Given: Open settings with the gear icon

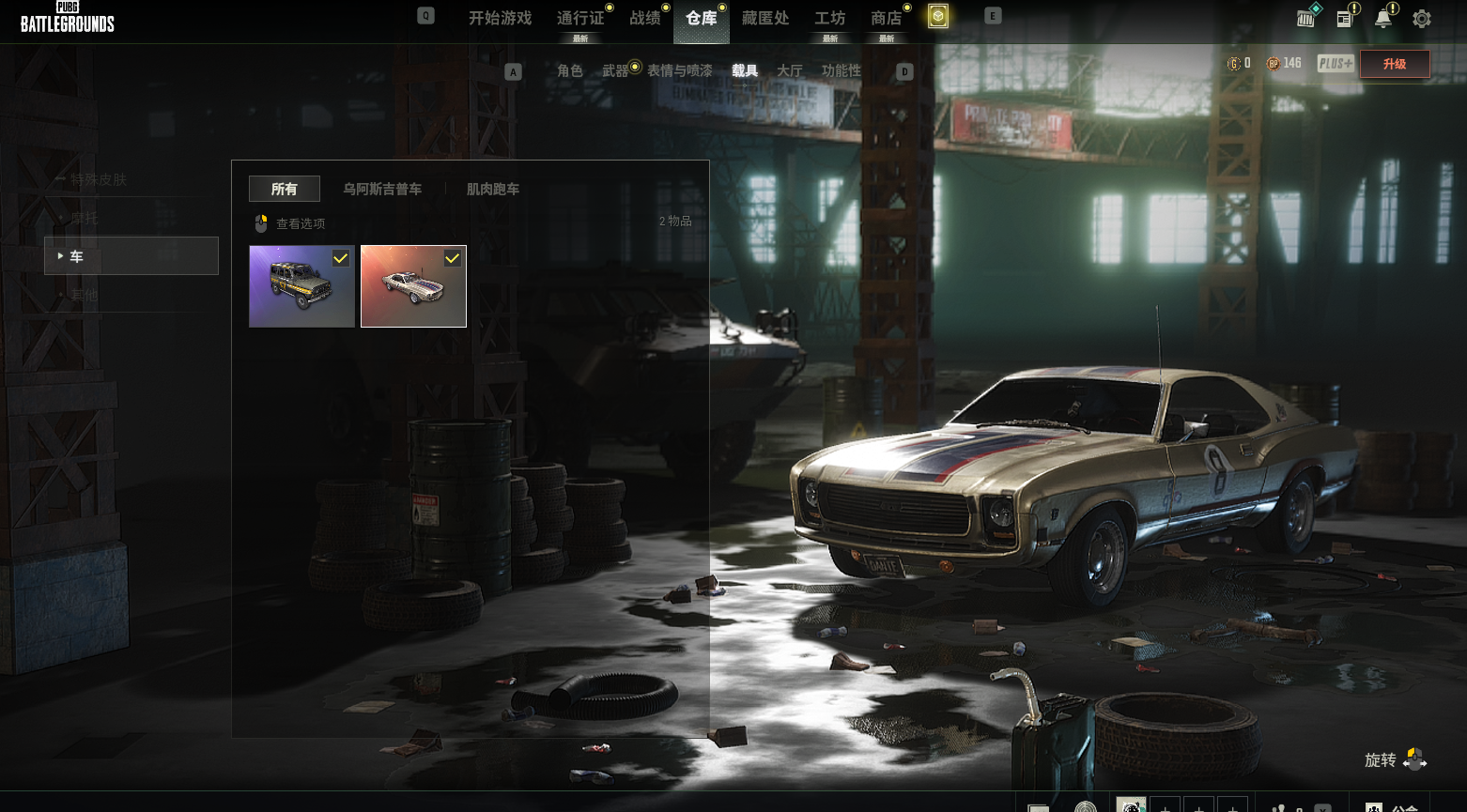Looking at the screenshot, I should 1422,19.
